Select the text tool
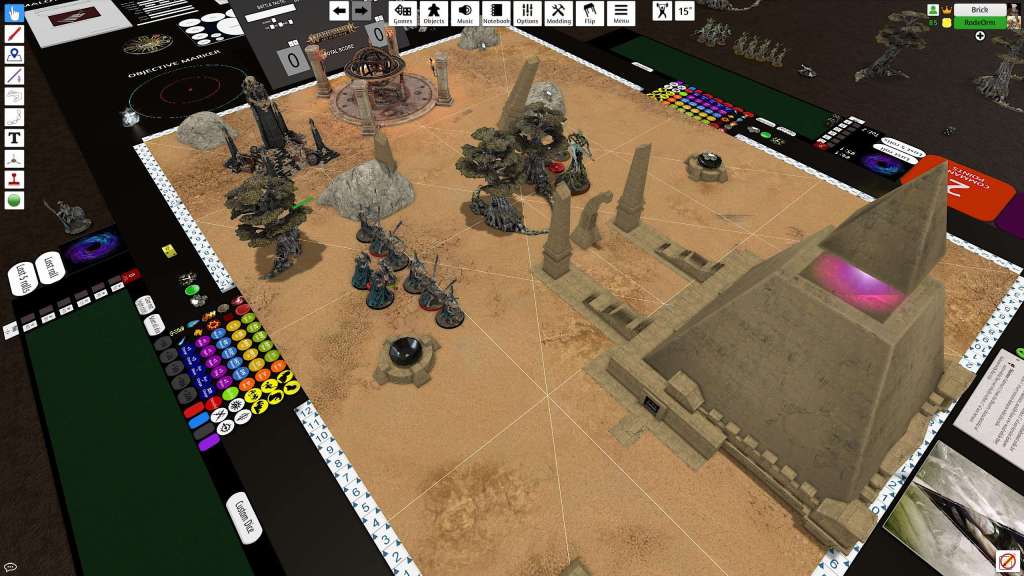This screenshot has height=576, width=1024. [14, 138]
